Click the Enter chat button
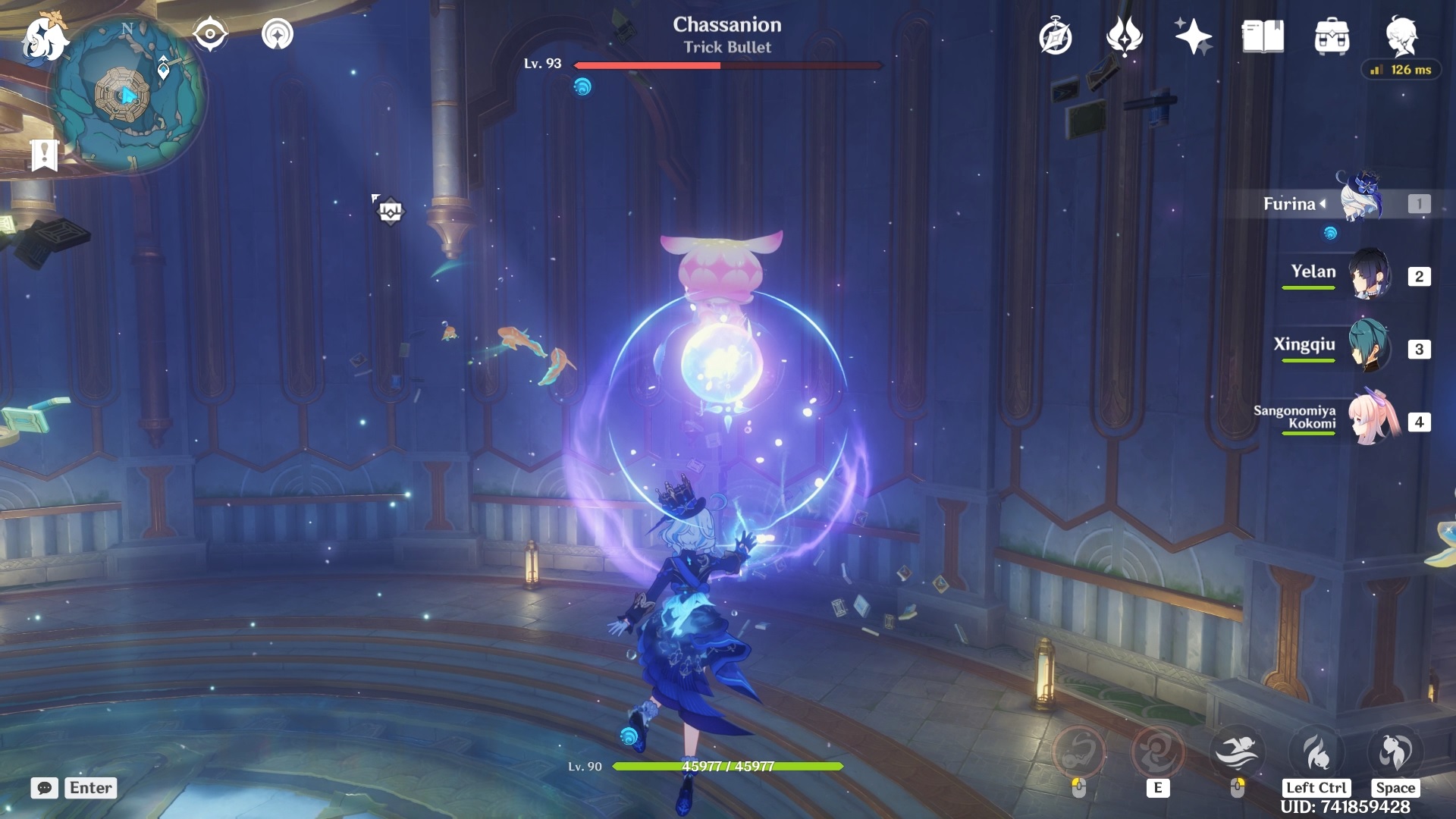 (89, 789)
